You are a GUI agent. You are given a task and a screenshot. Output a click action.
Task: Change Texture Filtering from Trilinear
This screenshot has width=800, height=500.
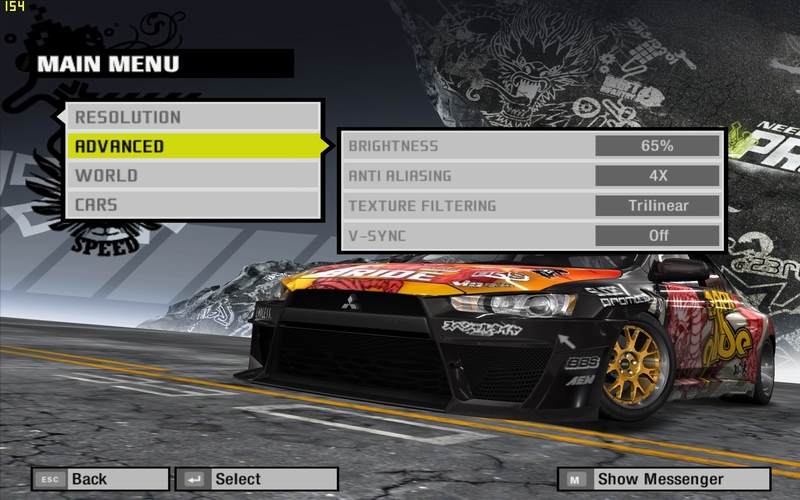(x=657, y=206)
